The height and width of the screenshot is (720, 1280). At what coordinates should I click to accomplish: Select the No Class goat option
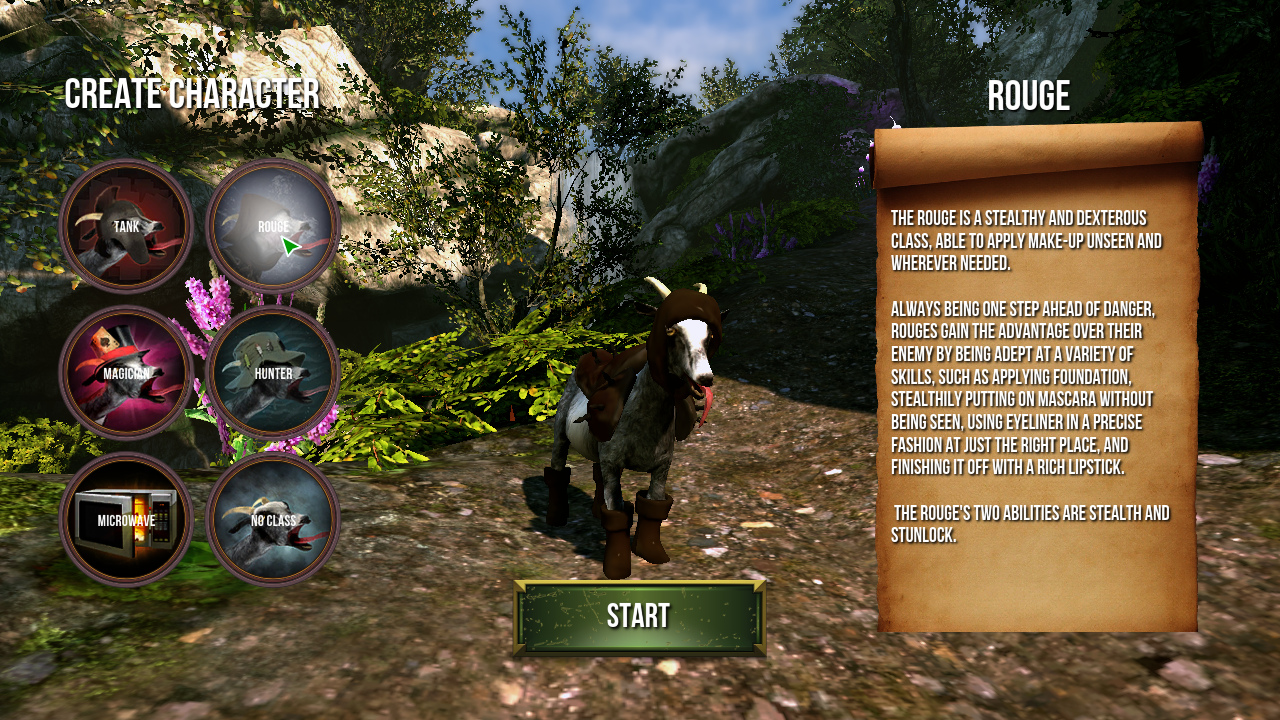coord(273,520)
